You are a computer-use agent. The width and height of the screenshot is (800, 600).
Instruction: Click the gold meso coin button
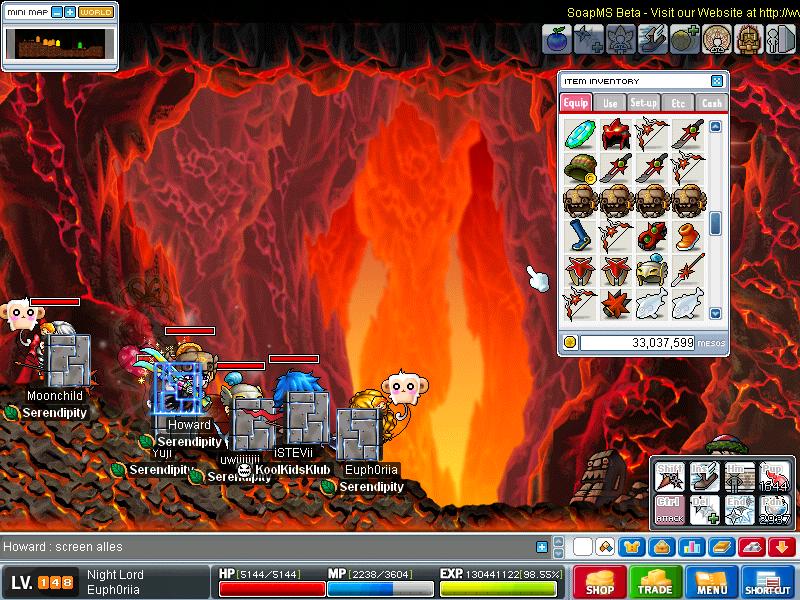click(x=570, y=342)
